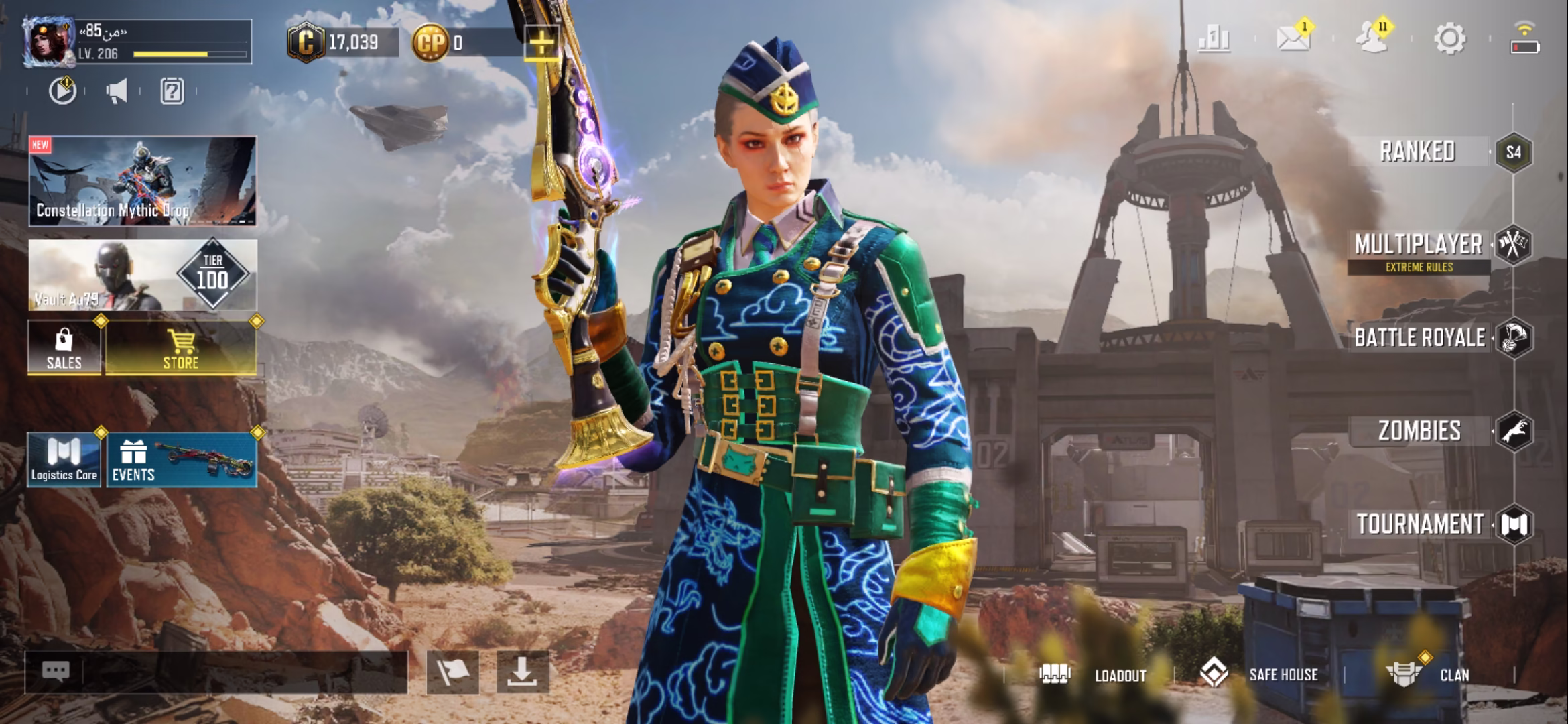Open the friends list icon
Screen dimensions: 1568x724
pyautogui.click(x=1371, y=39)
